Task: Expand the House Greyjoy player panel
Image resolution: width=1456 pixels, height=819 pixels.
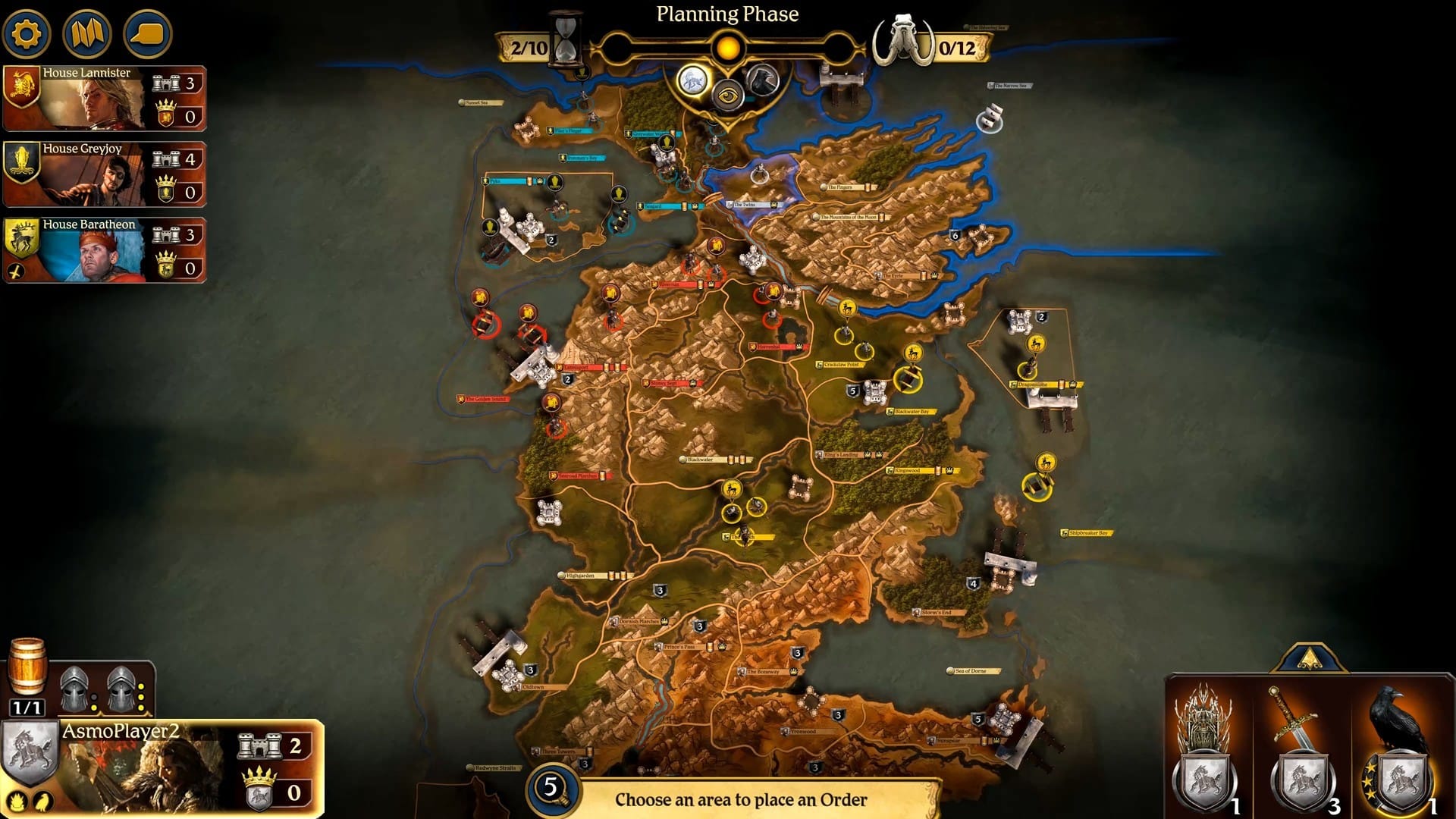Action: click(105, 173)
